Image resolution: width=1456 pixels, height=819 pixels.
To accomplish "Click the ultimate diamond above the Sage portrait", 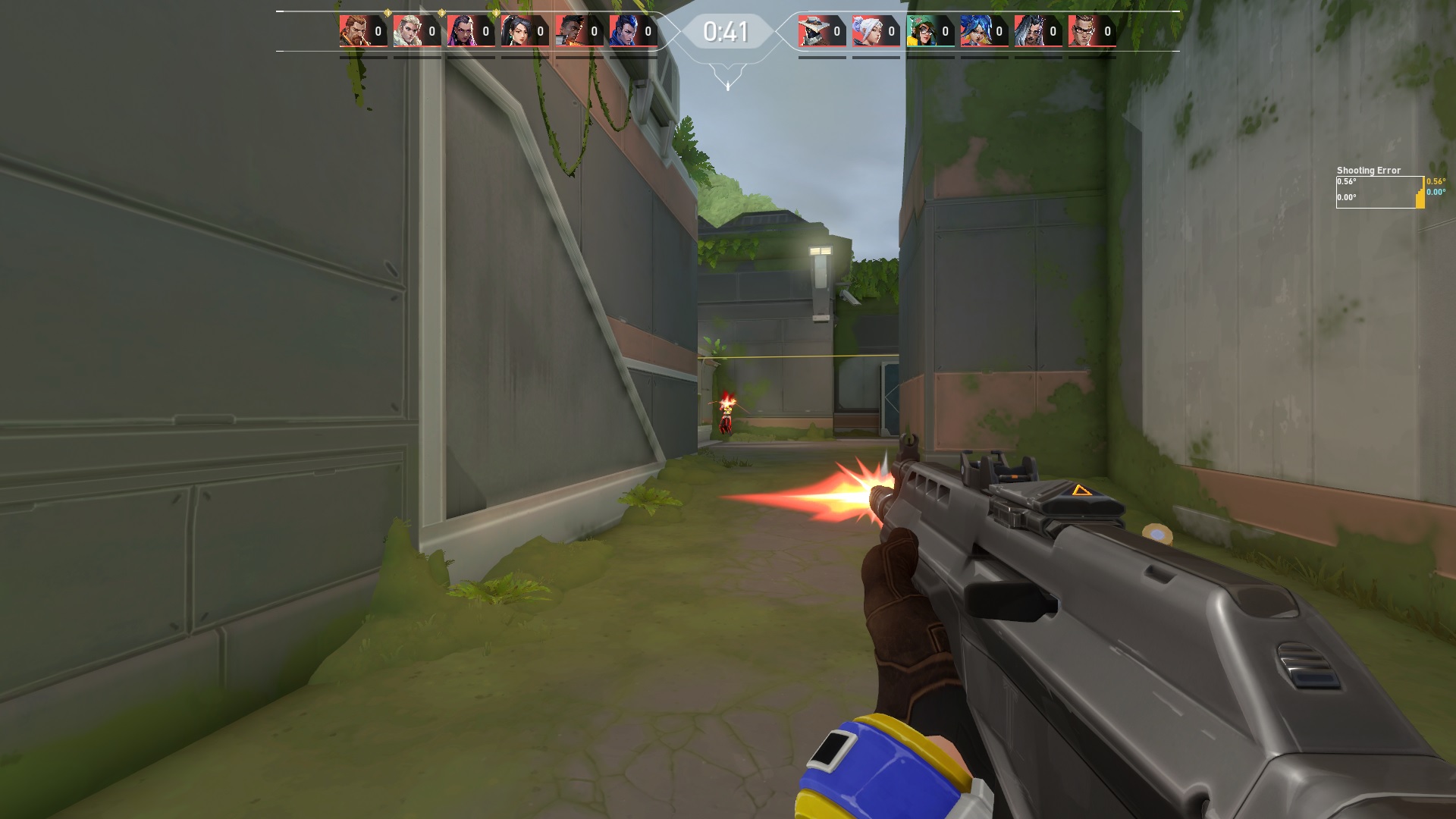I will click(497, 12).
